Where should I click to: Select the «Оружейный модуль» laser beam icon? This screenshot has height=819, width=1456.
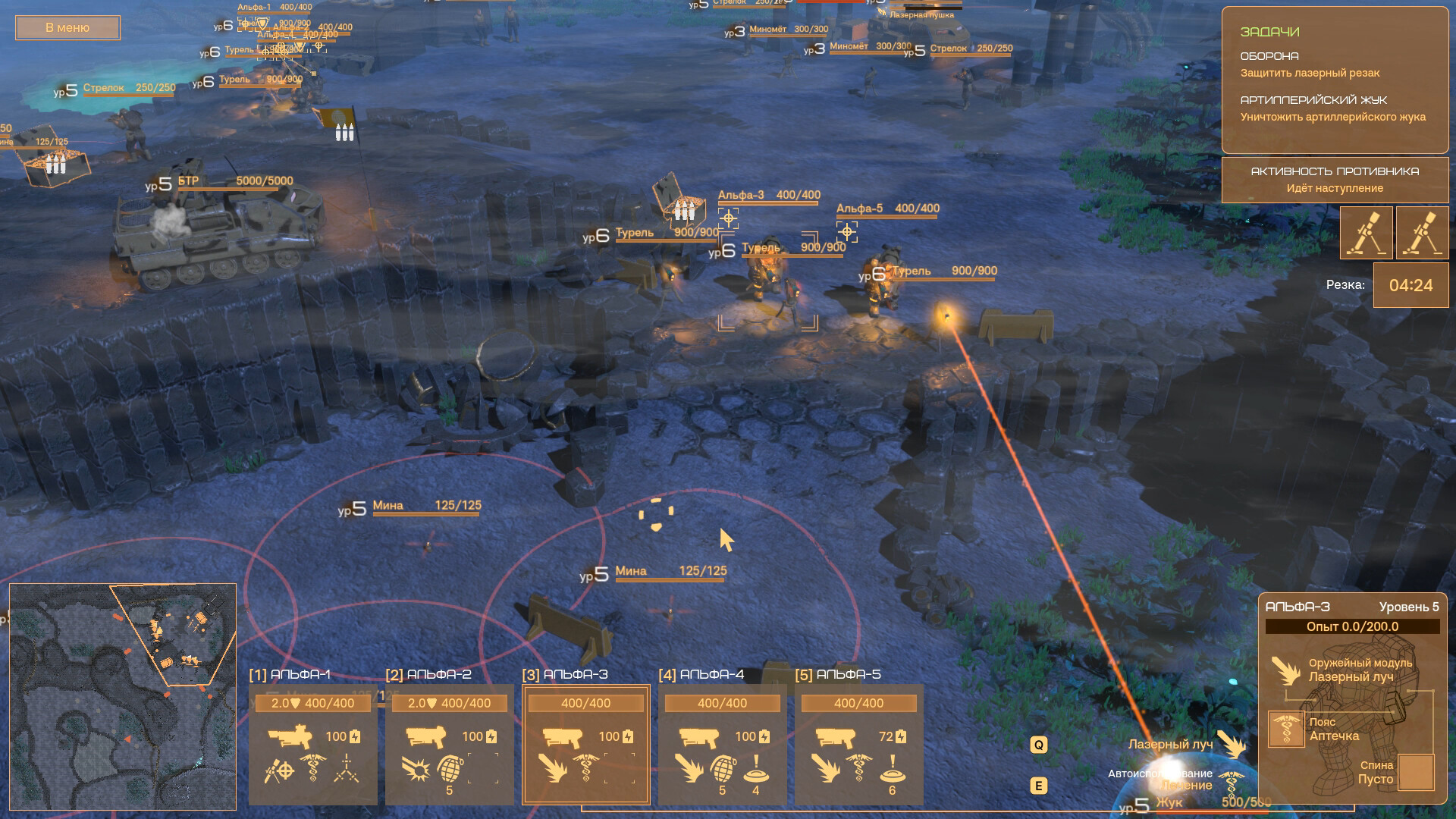pyautogui.click(x=1285, y=670)
